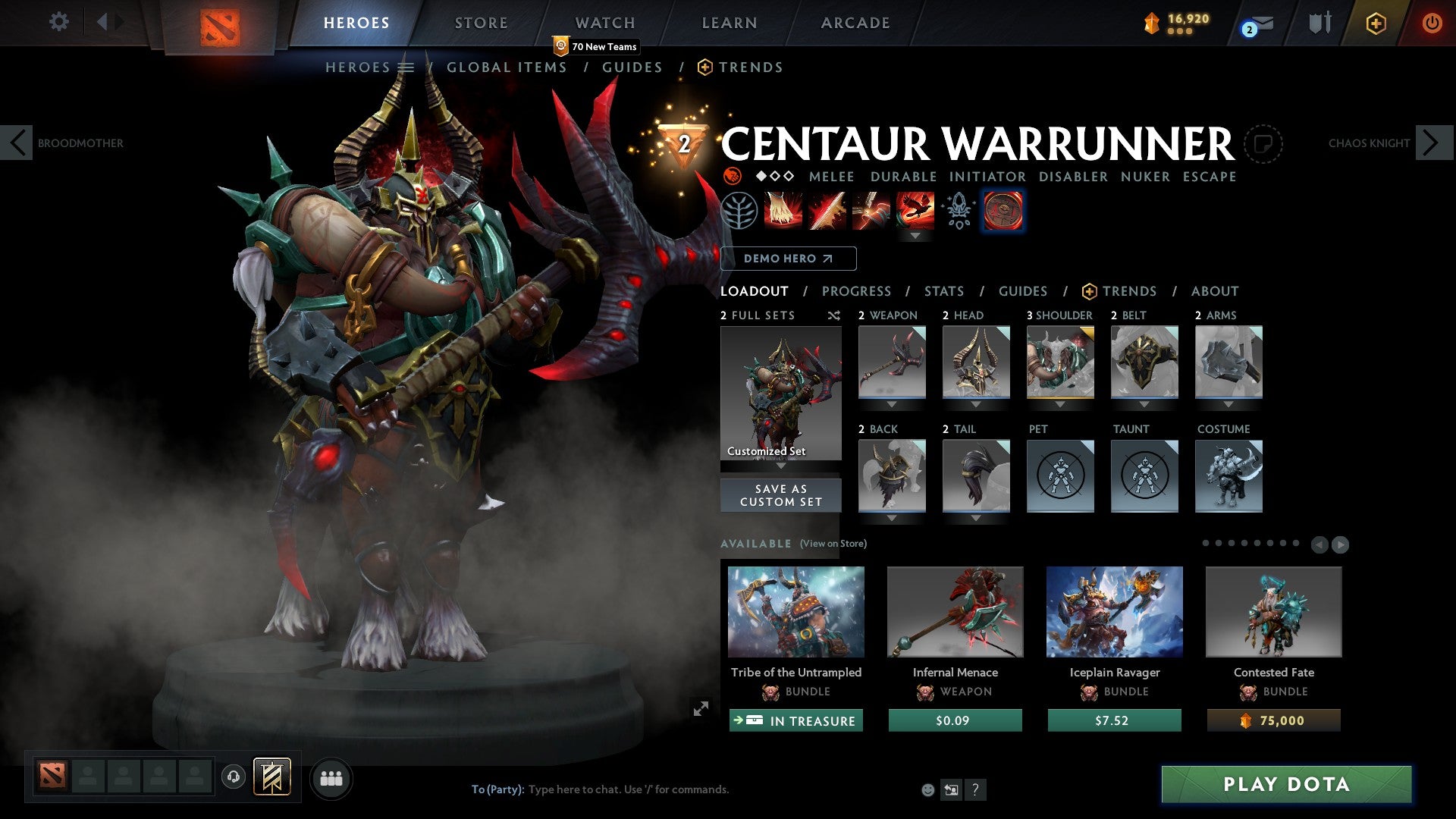Viewport: 1456px width, 819px height.
Task: Expand the TAIL slot dropdown arrow
Action: pyautogui.click(x=976, y=516)
